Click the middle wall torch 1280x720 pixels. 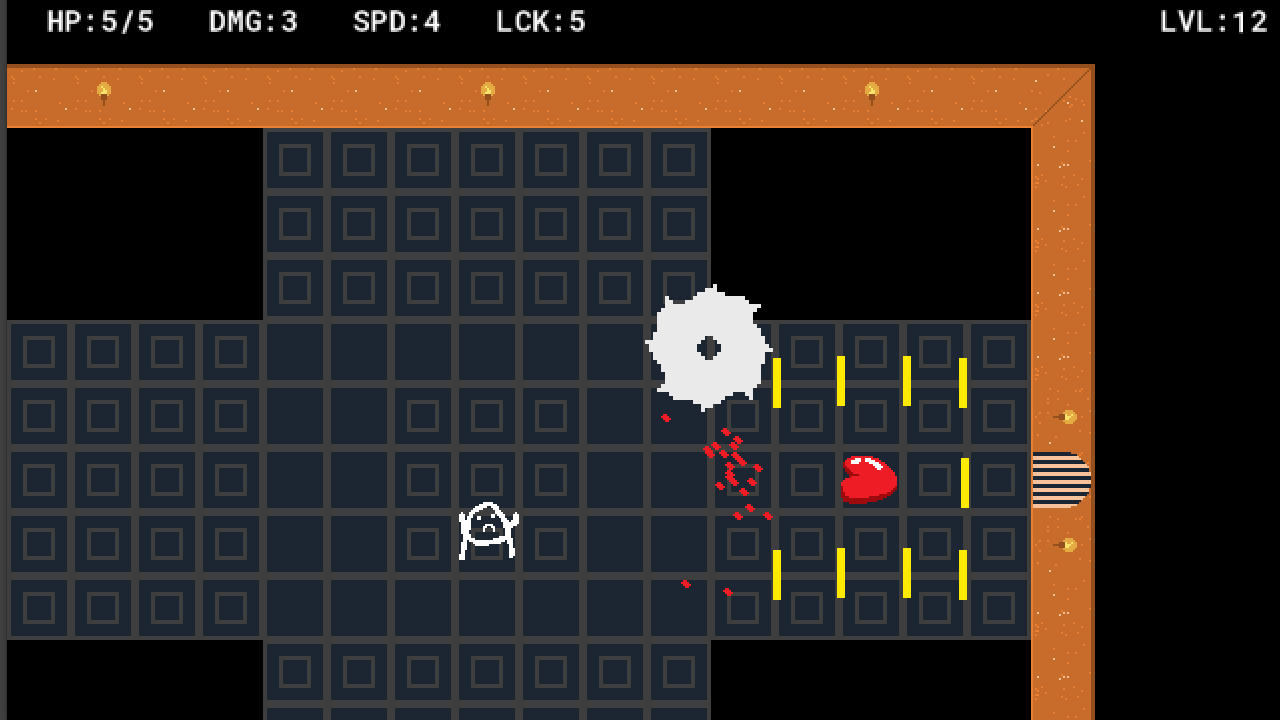488,88
